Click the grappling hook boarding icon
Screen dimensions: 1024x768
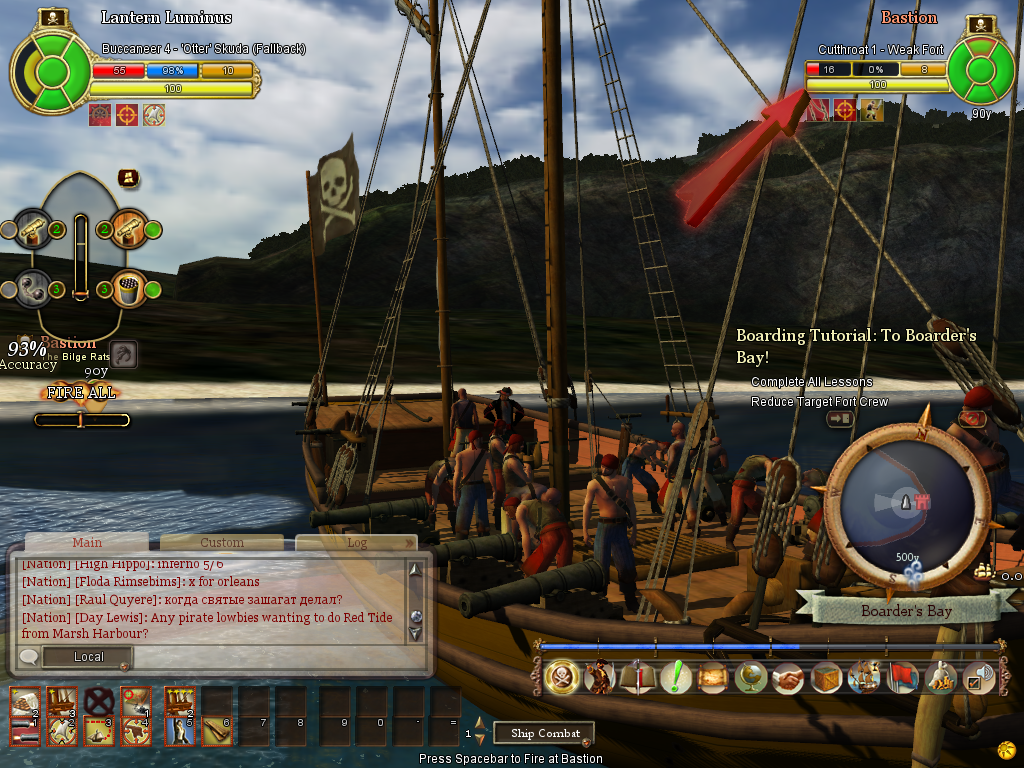point(123,354)
